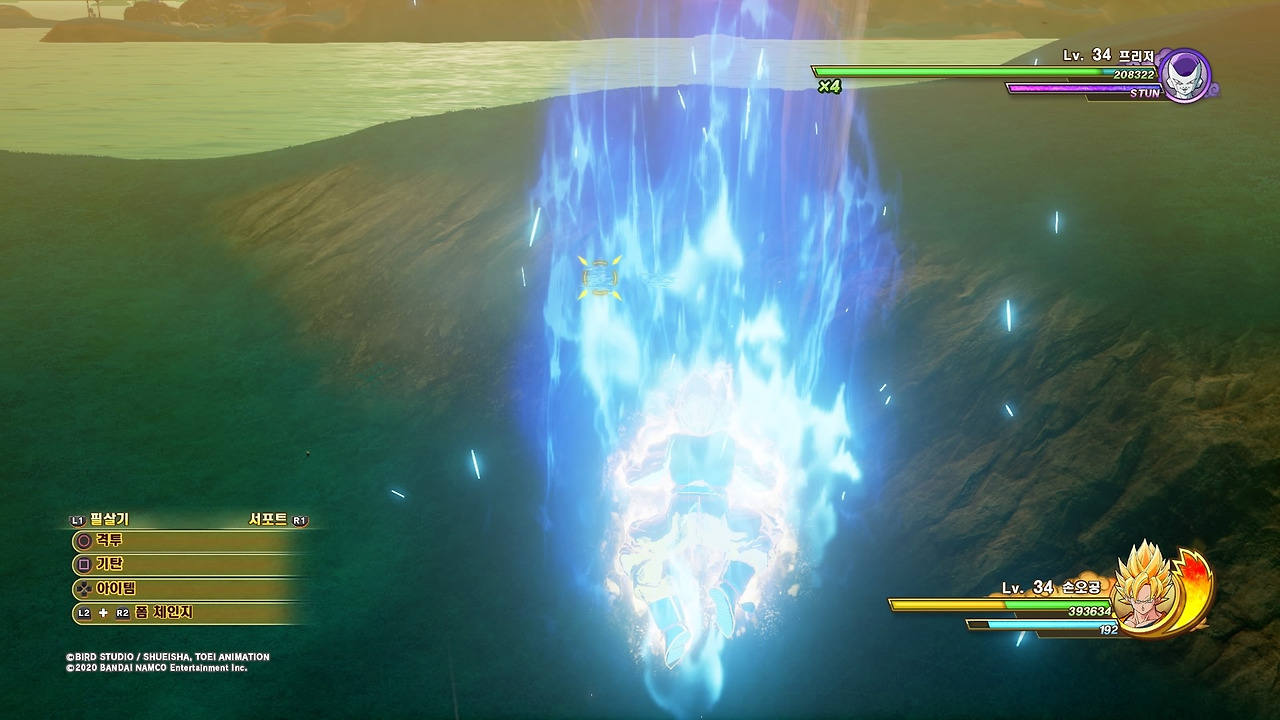
Task: Click Frieza's enemy portrait icon
Action: (1186, 76)
